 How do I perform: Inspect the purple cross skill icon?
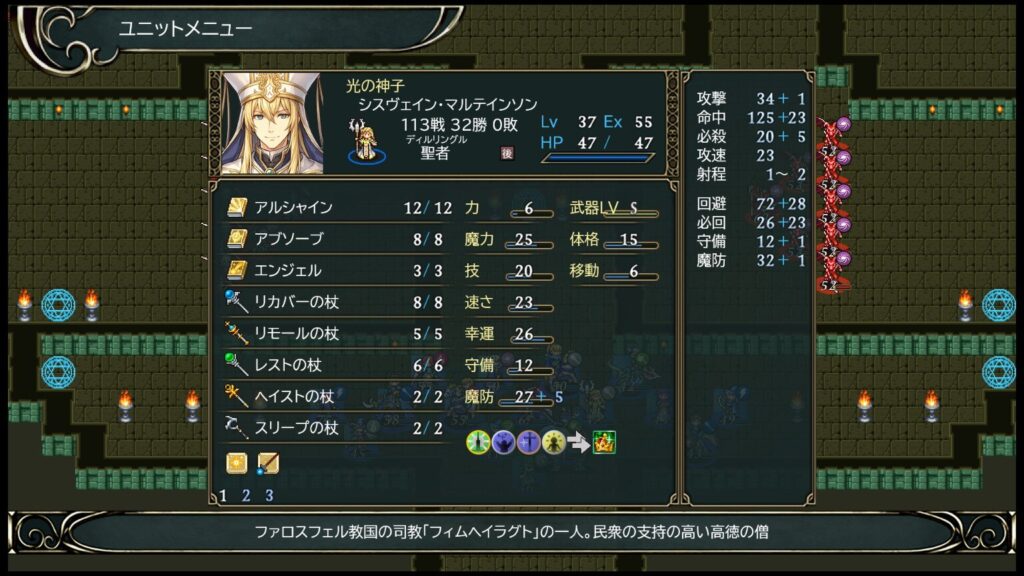529,442
